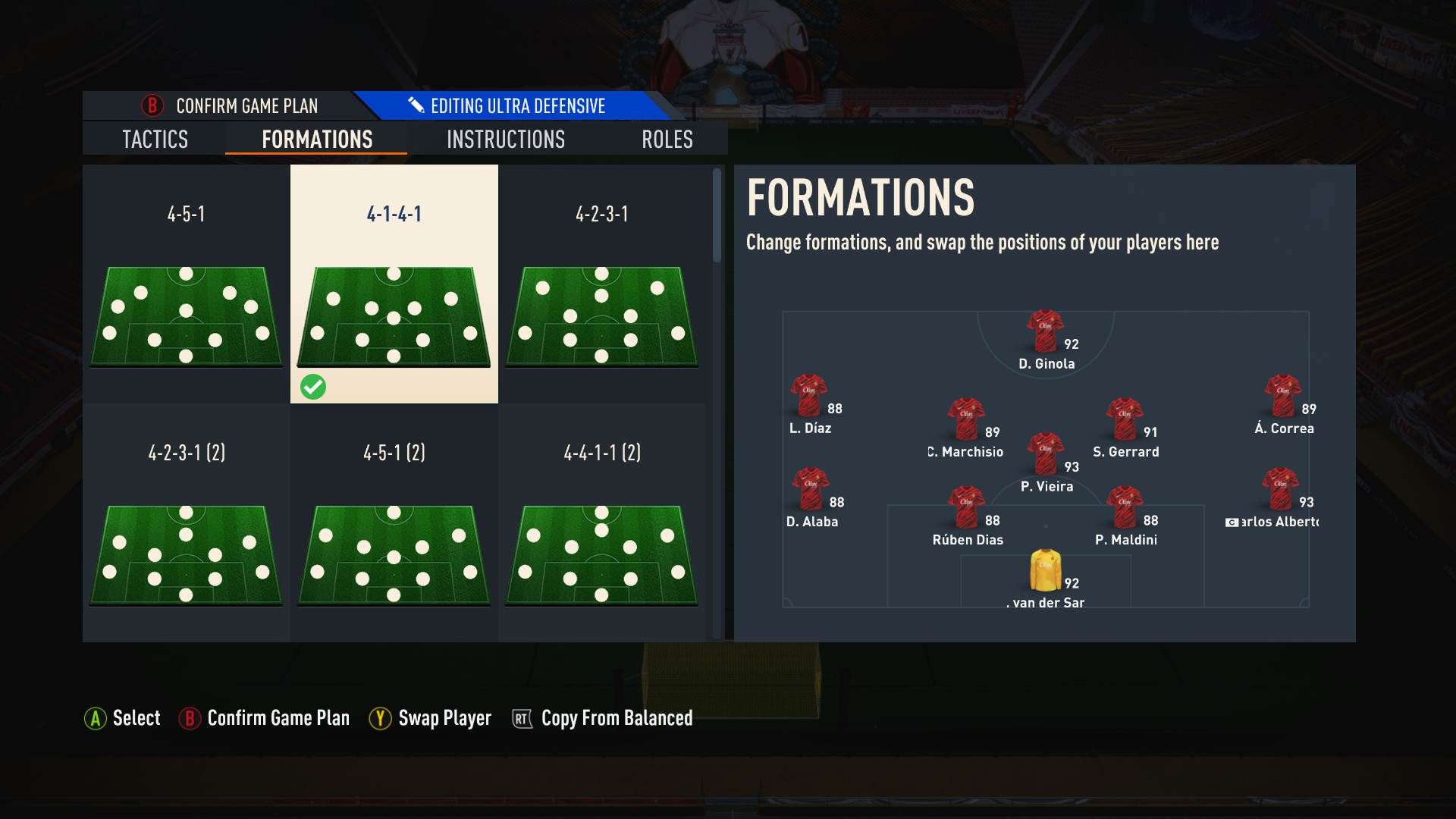Switch to the Tactics tab
This screenshot has height=819, width=1456.
(x=155, y=140)
